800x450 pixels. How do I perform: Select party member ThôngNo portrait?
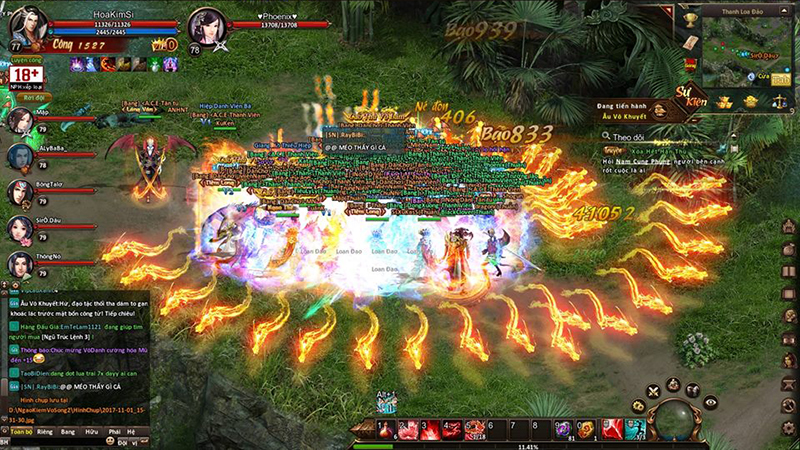[x=20, y=263]
